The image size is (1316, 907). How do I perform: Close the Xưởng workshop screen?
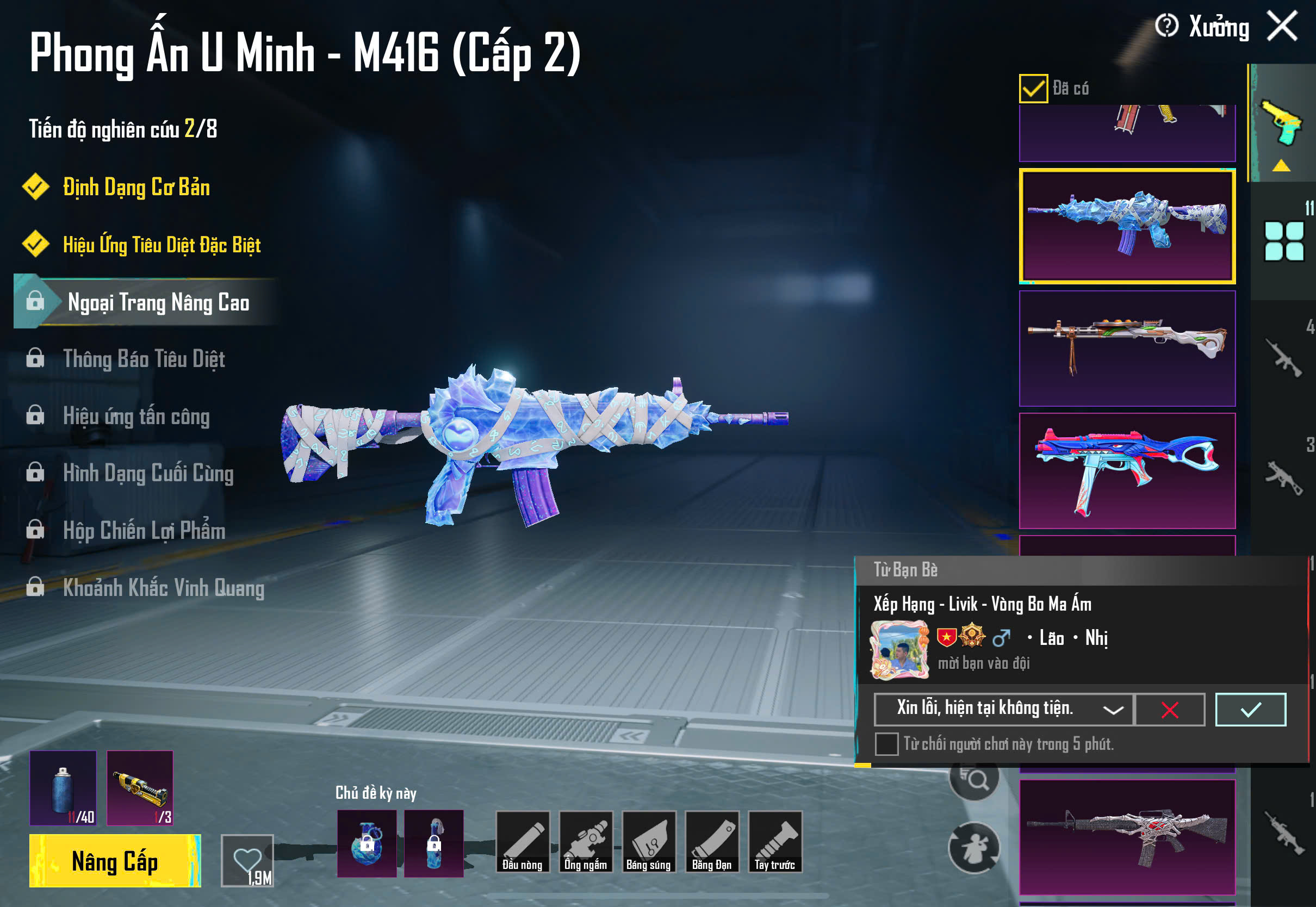tap(1282, 26)
